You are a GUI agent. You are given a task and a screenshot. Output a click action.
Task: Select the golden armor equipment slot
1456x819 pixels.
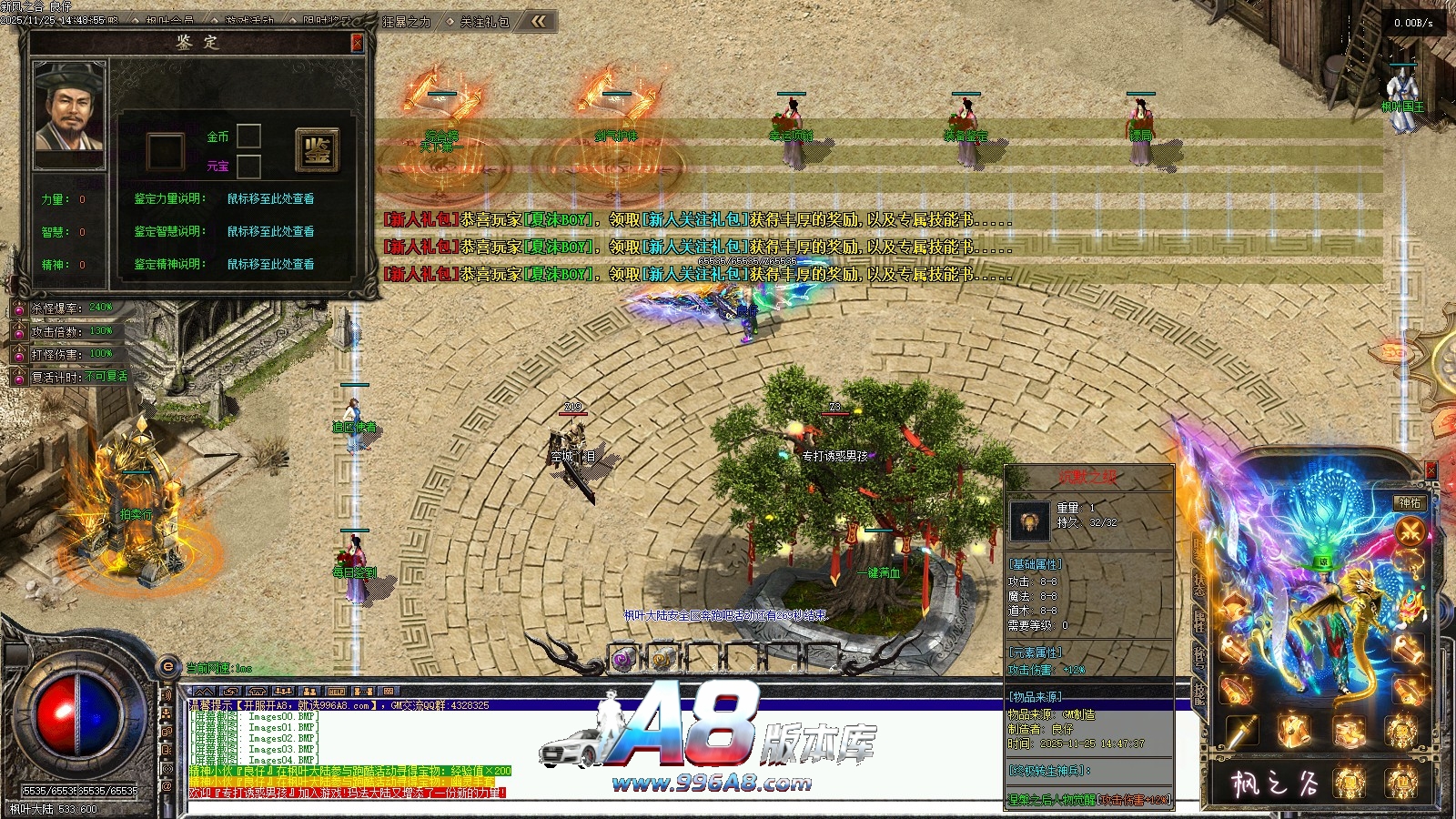[1294, 731]
